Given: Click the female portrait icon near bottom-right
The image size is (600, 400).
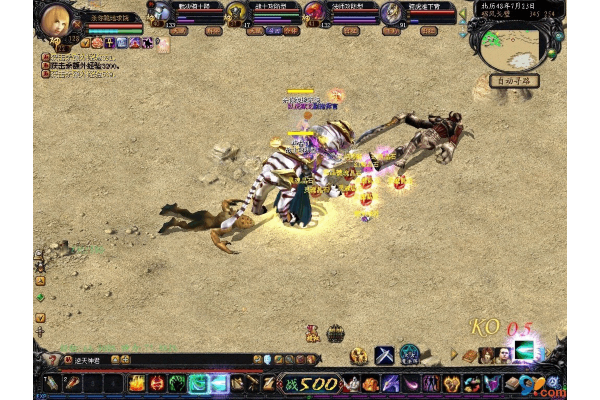Looking at the screenshot, I should (x=487, y=355).
